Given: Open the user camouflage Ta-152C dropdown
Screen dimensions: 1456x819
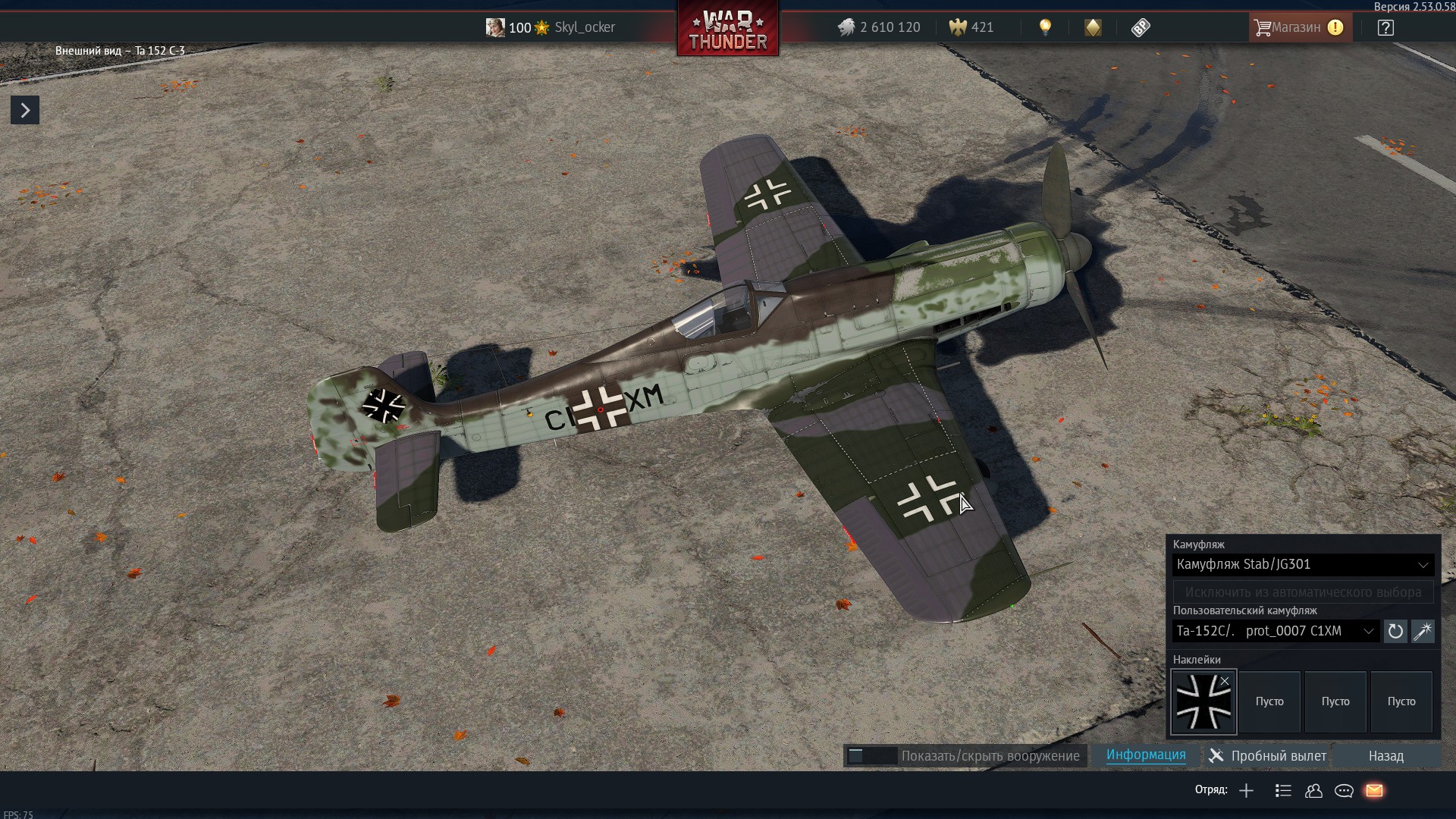Looking at the screenshot, I should click(x=1276, y=631).
